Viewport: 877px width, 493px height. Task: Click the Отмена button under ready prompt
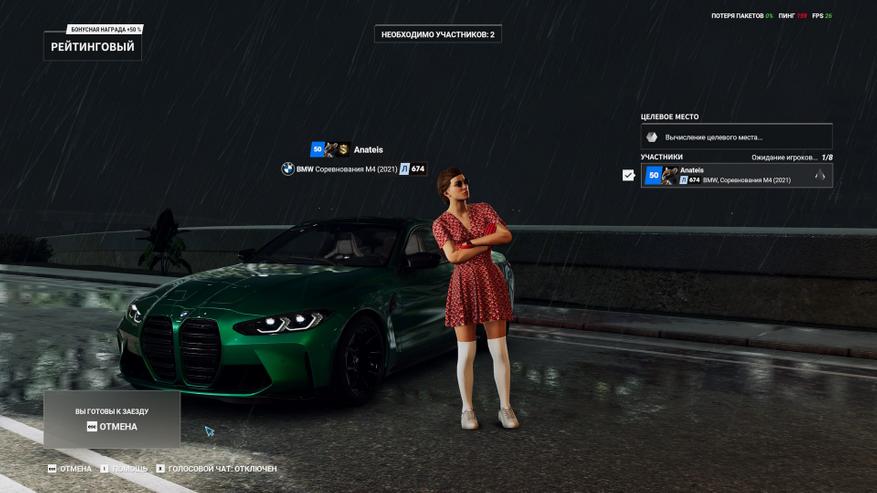coord(112,427)
